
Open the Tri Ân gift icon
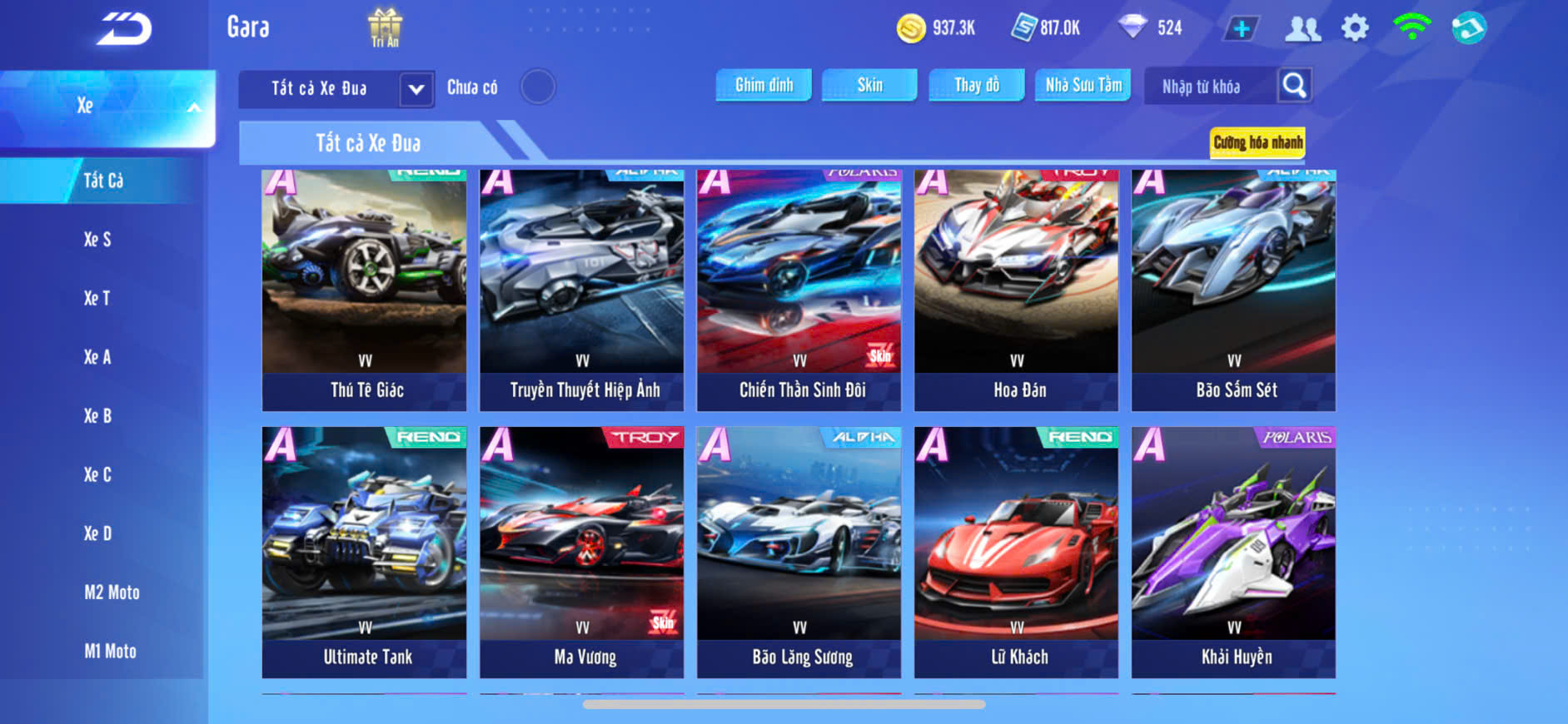point(385,27)
